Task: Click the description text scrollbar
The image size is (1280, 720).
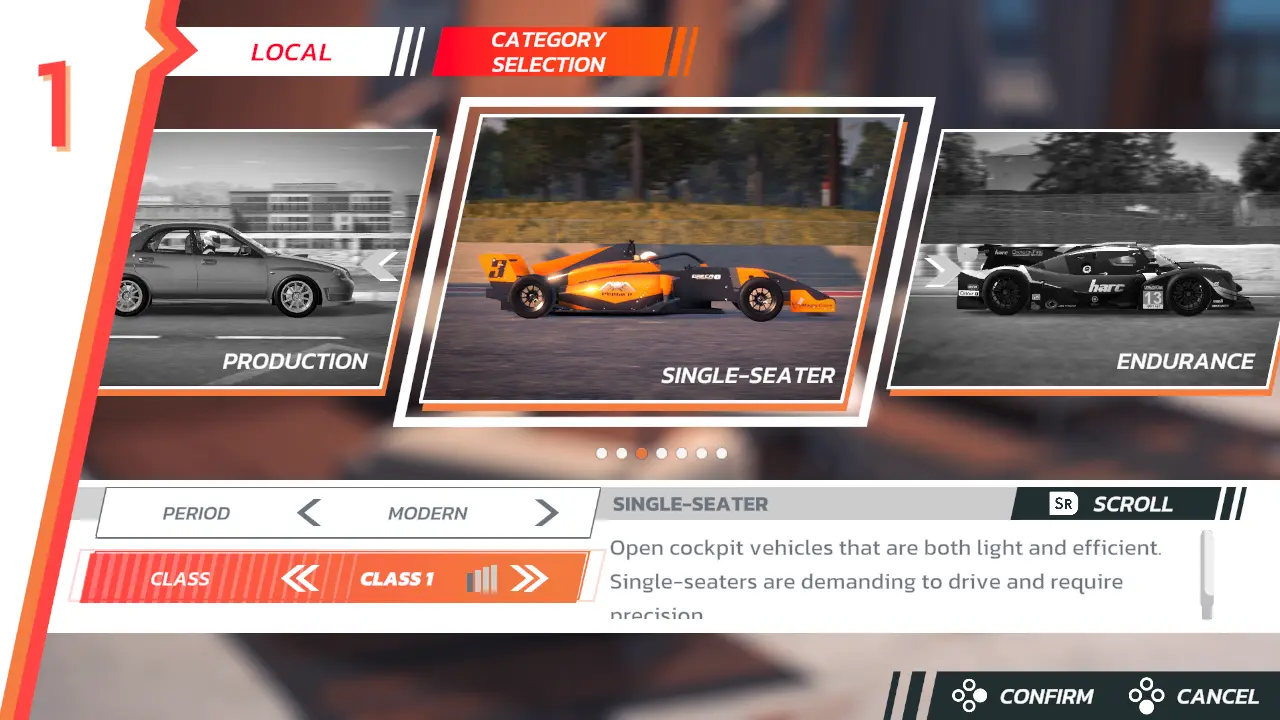Action: pyautogui.click(x=1207, y=574)
